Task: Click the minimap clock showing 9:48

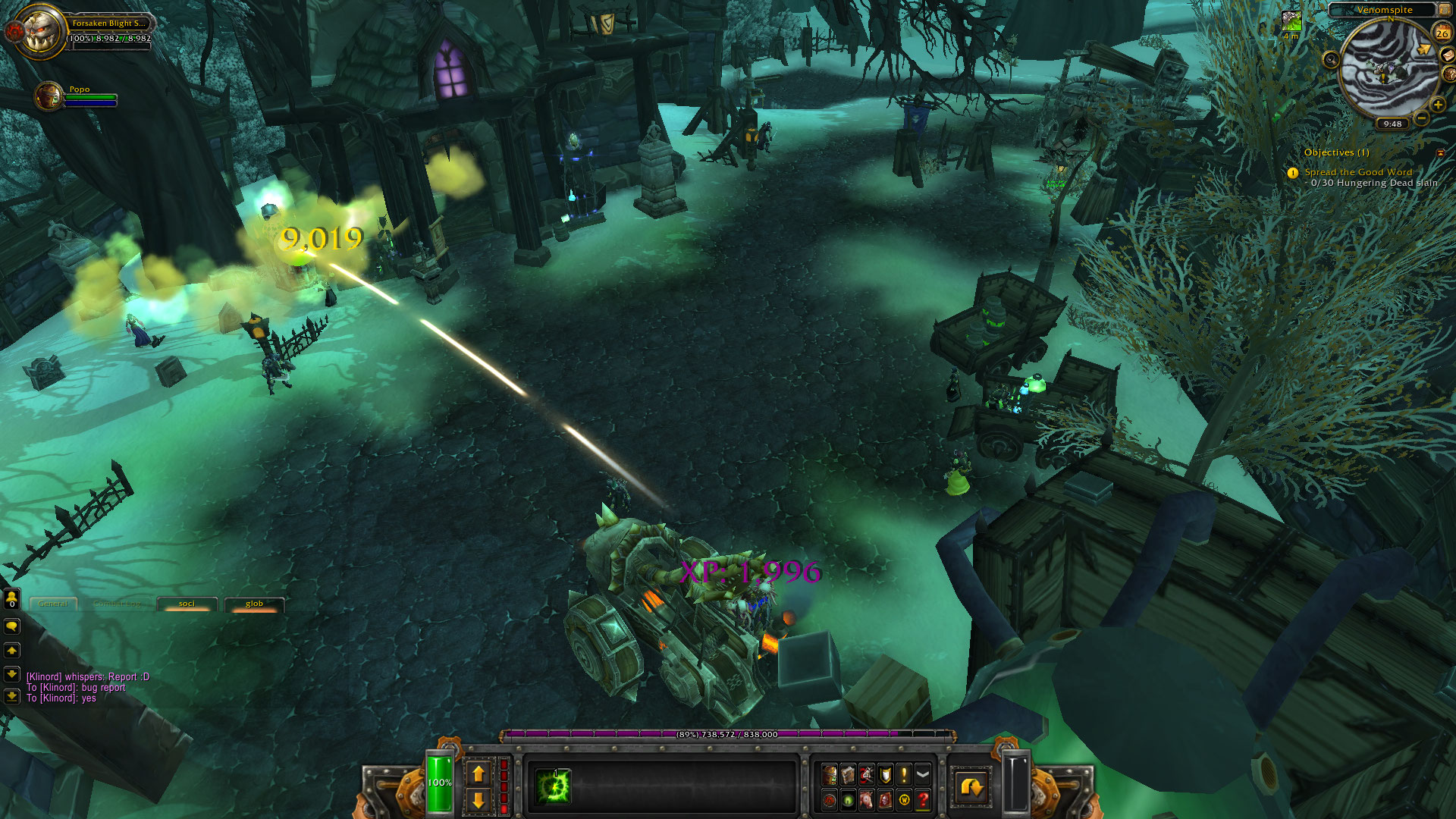Action: 1392,124
